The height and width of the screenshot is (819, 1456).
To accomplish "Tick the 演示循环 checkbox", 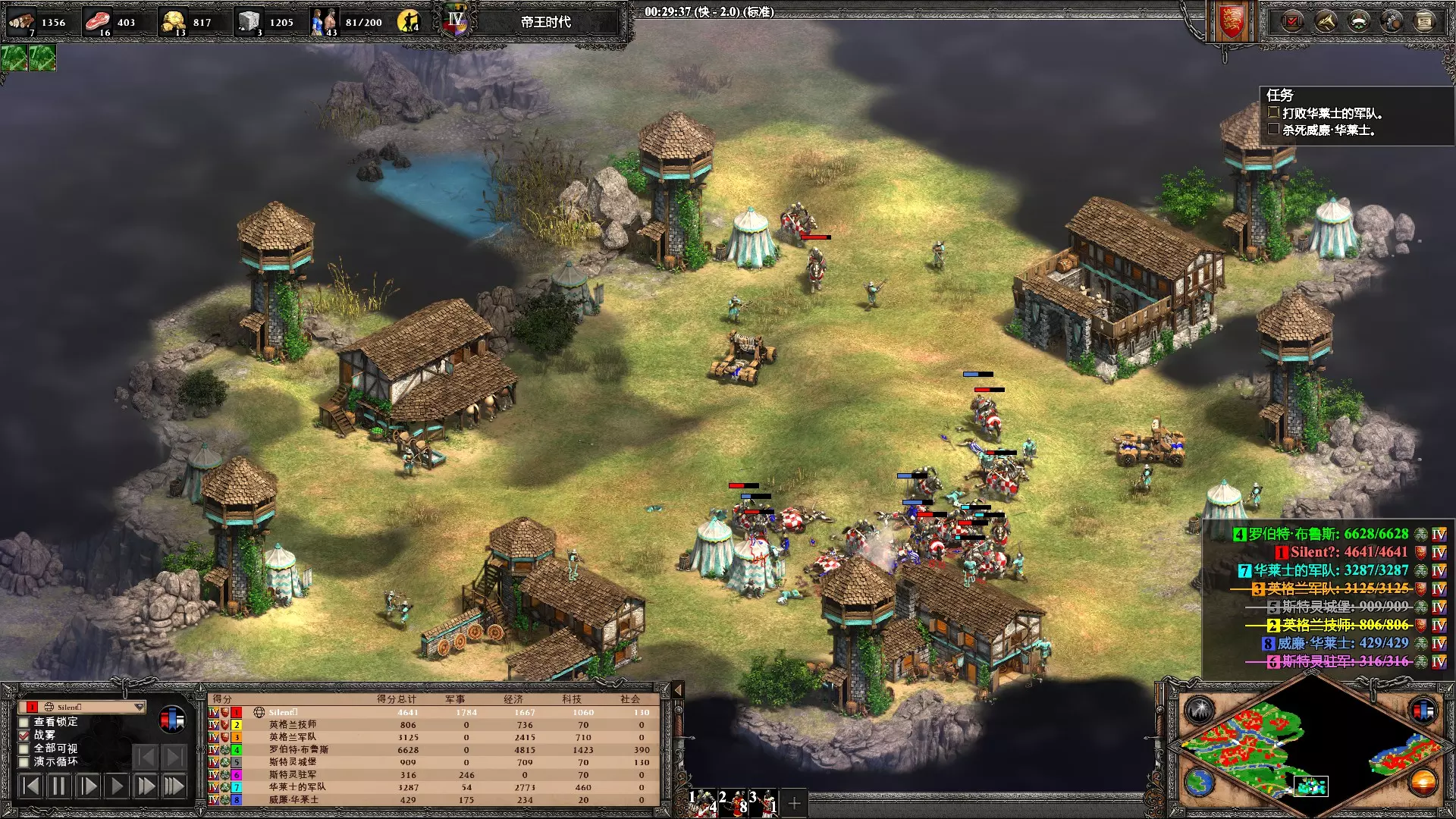I will coord(24,762).
